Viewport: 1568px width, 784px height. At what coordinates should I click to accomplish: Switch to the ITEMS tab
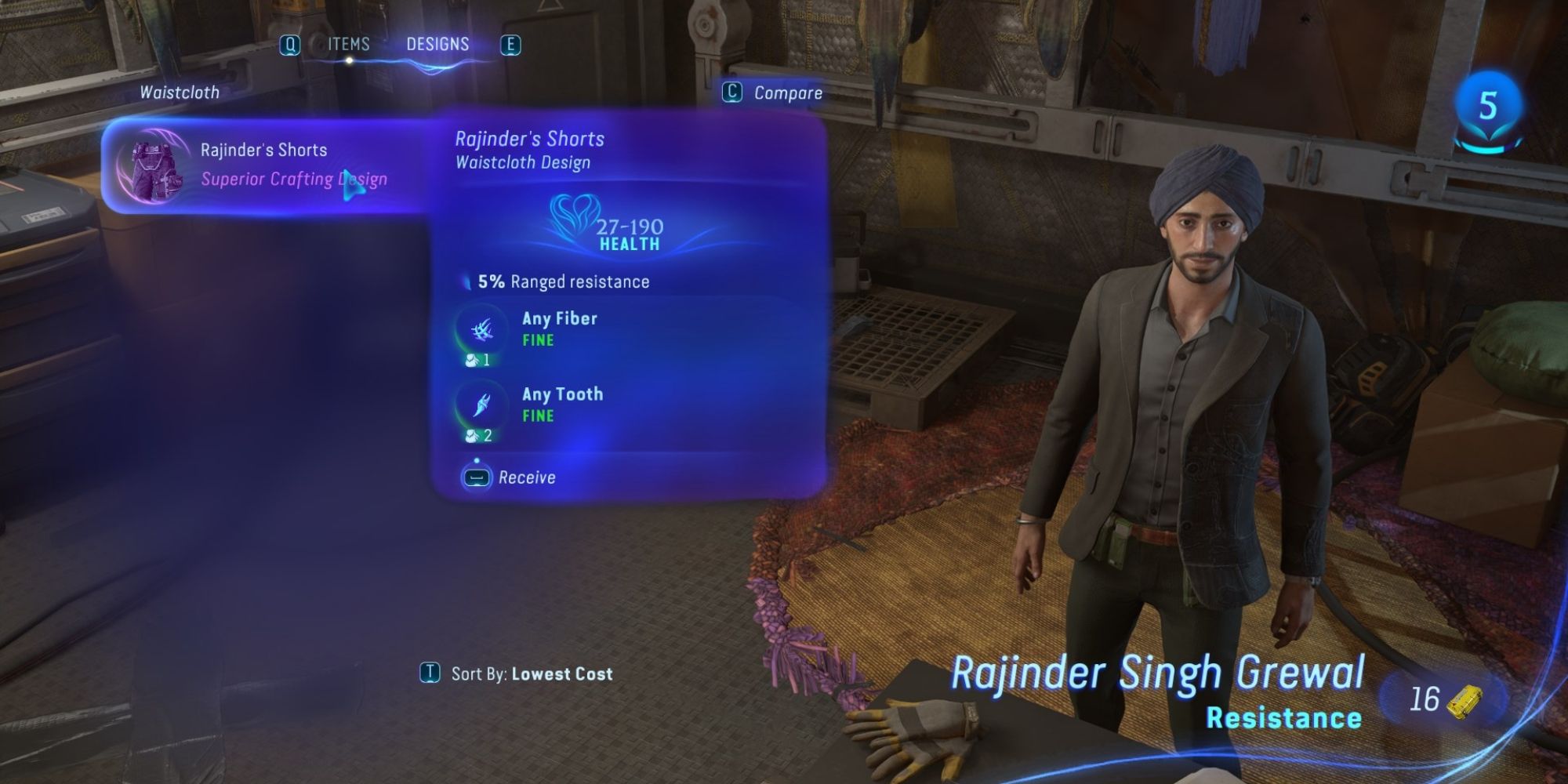click(347, 44)
